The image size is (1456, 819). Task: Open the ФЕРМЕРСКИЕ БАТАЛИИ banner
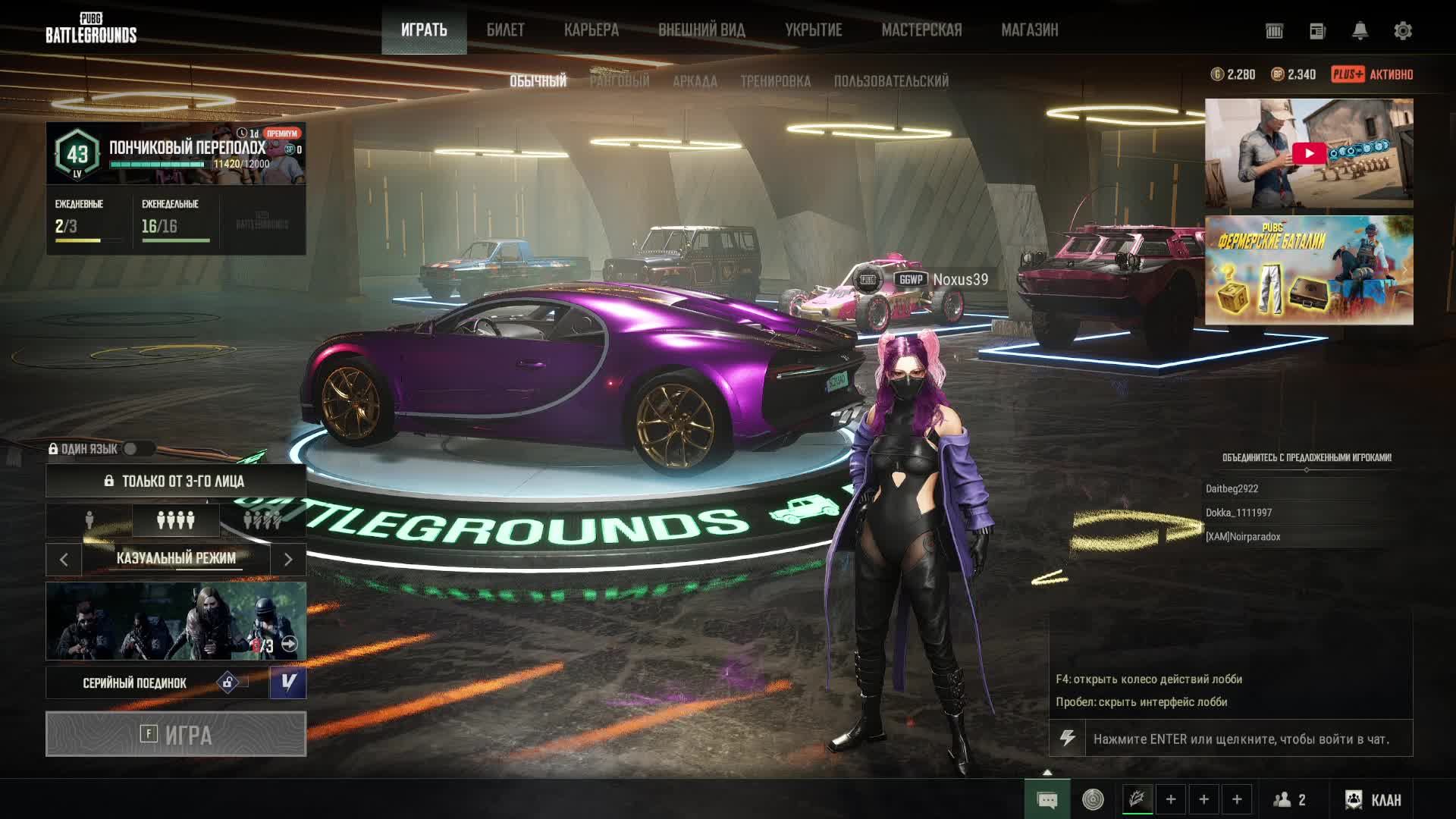point(1308,270)
